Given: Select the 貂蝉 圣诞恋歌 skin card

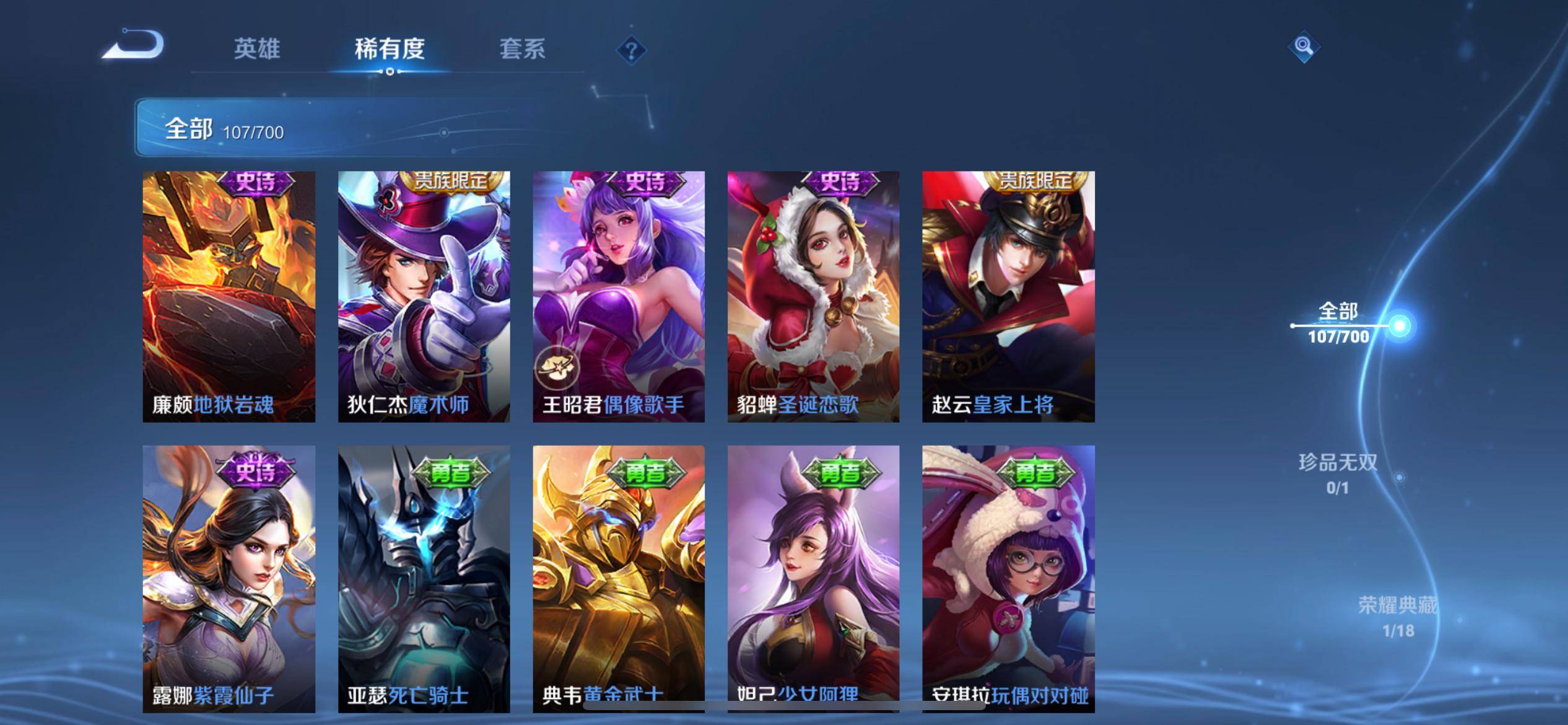Looking at the screenshot, I should coord(813,297).
